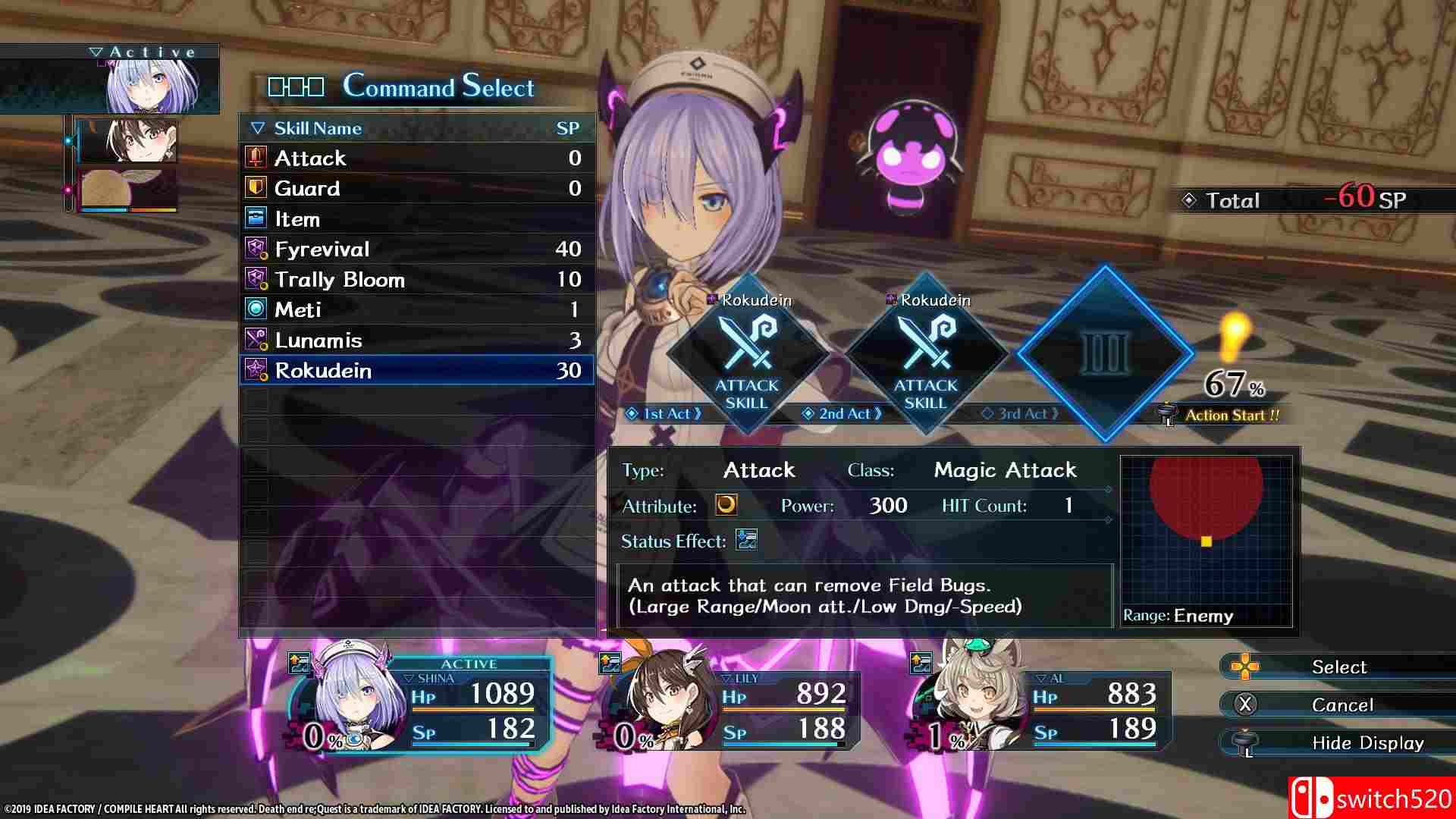Start the action sequence
The width and height of the screenshot is (1456, 819).
point(1230,415)
